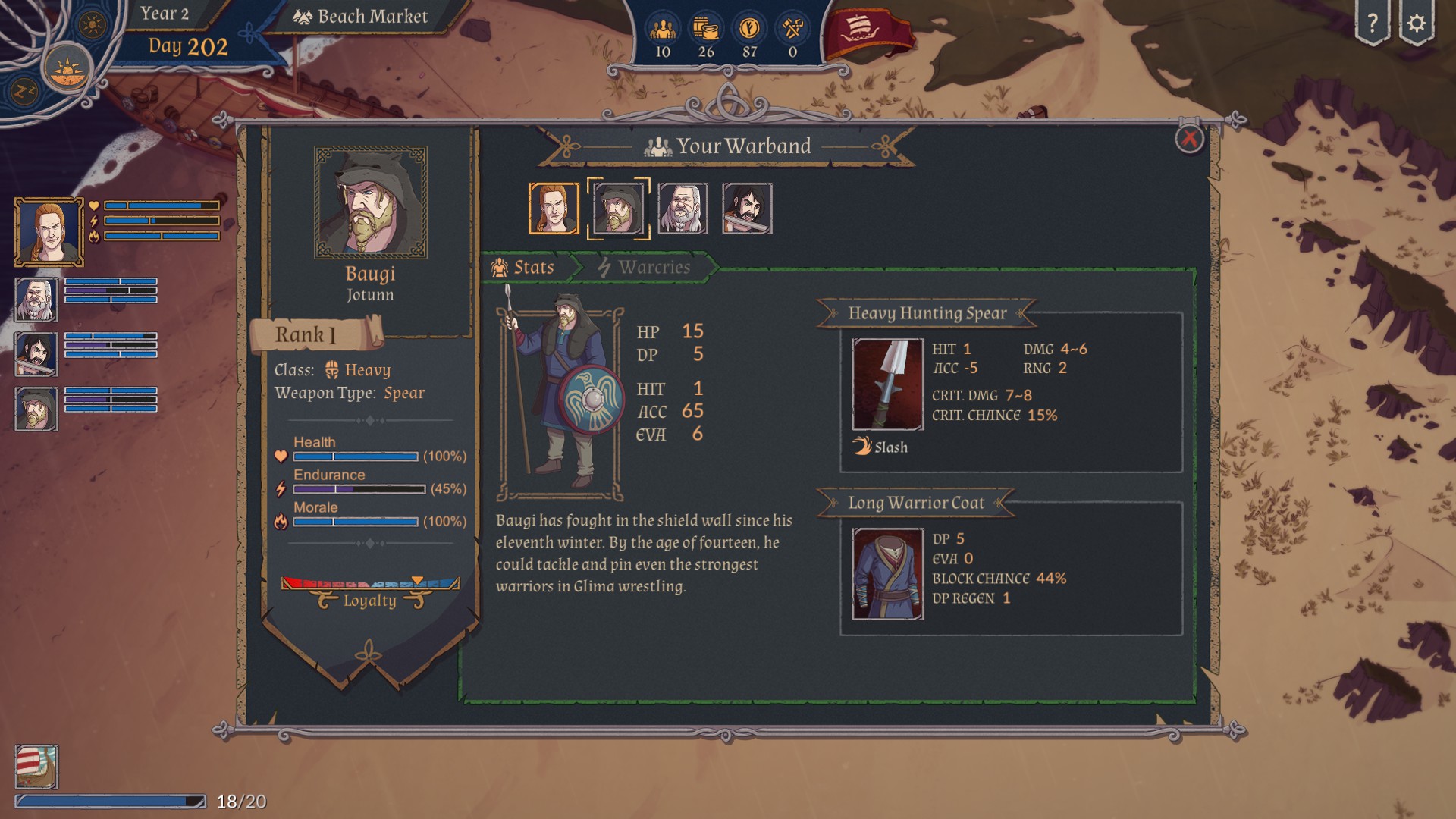The width and height of the screenshot is (1456, 819).
Task: Click the Beach Market location label
Action: click(x=362, y=17)
